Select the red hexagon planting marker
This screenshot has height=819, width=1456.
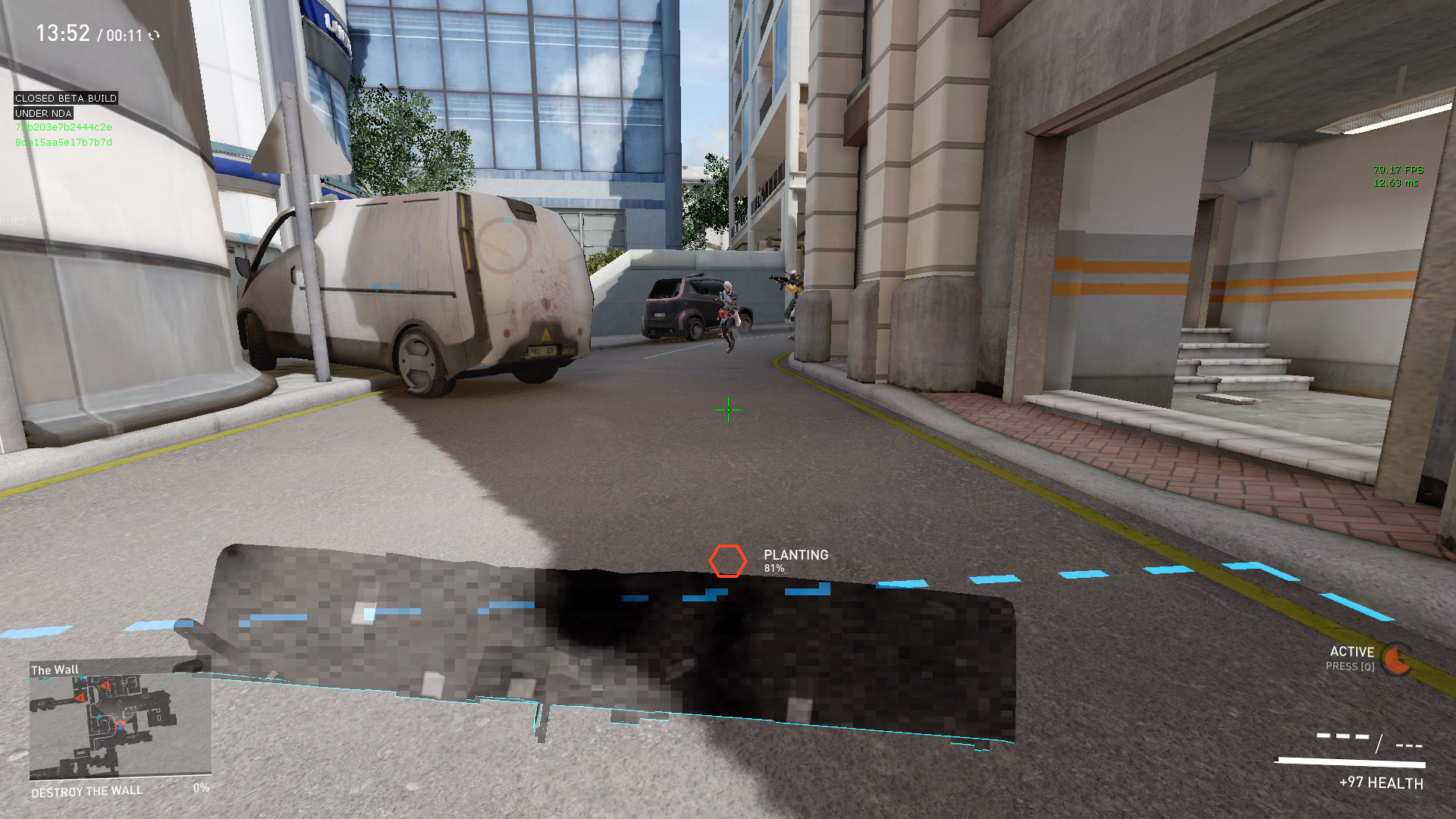tap(727, 561)
